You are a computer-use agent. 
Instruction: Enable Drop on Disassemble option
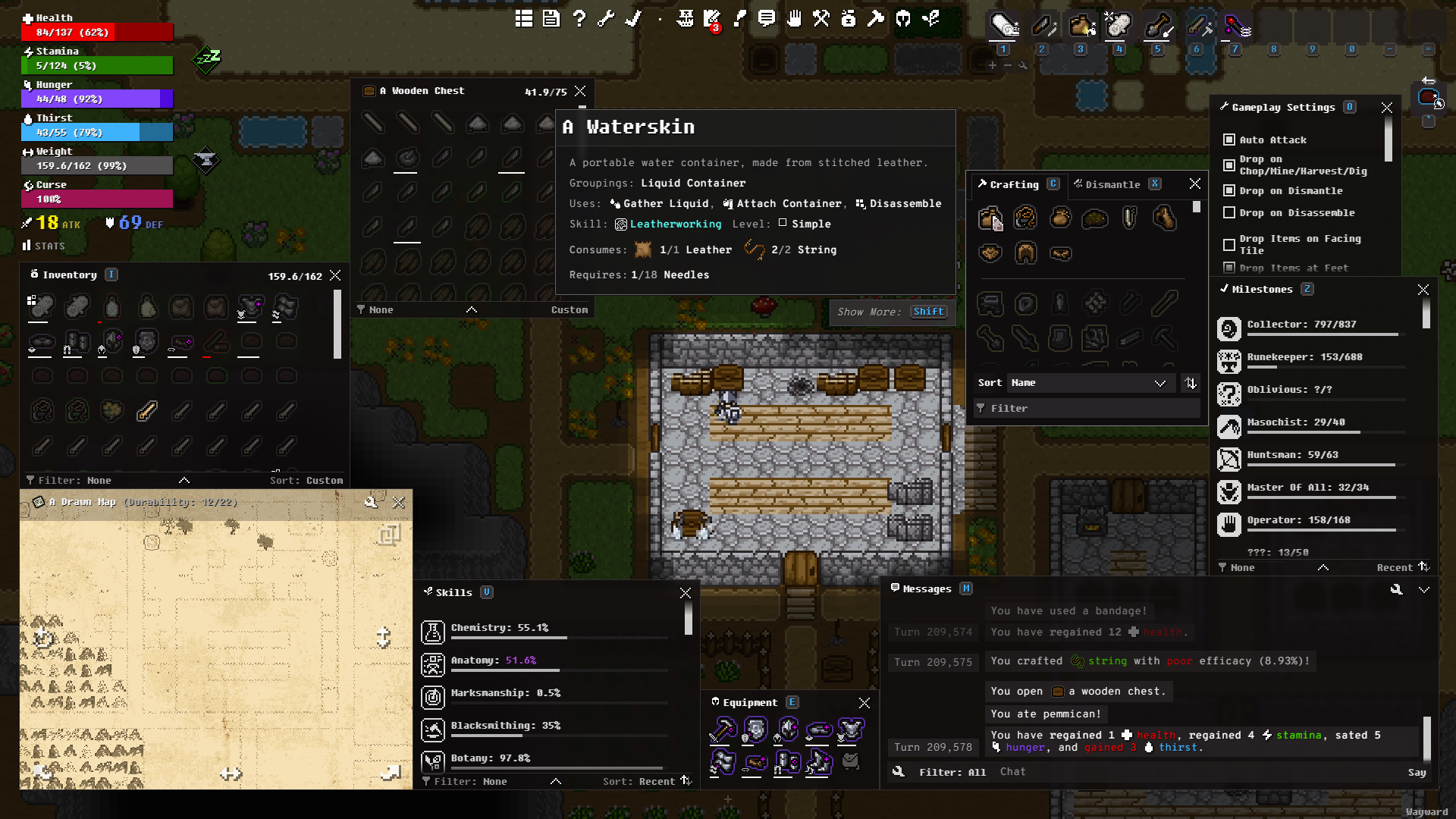click(1229, 213)
